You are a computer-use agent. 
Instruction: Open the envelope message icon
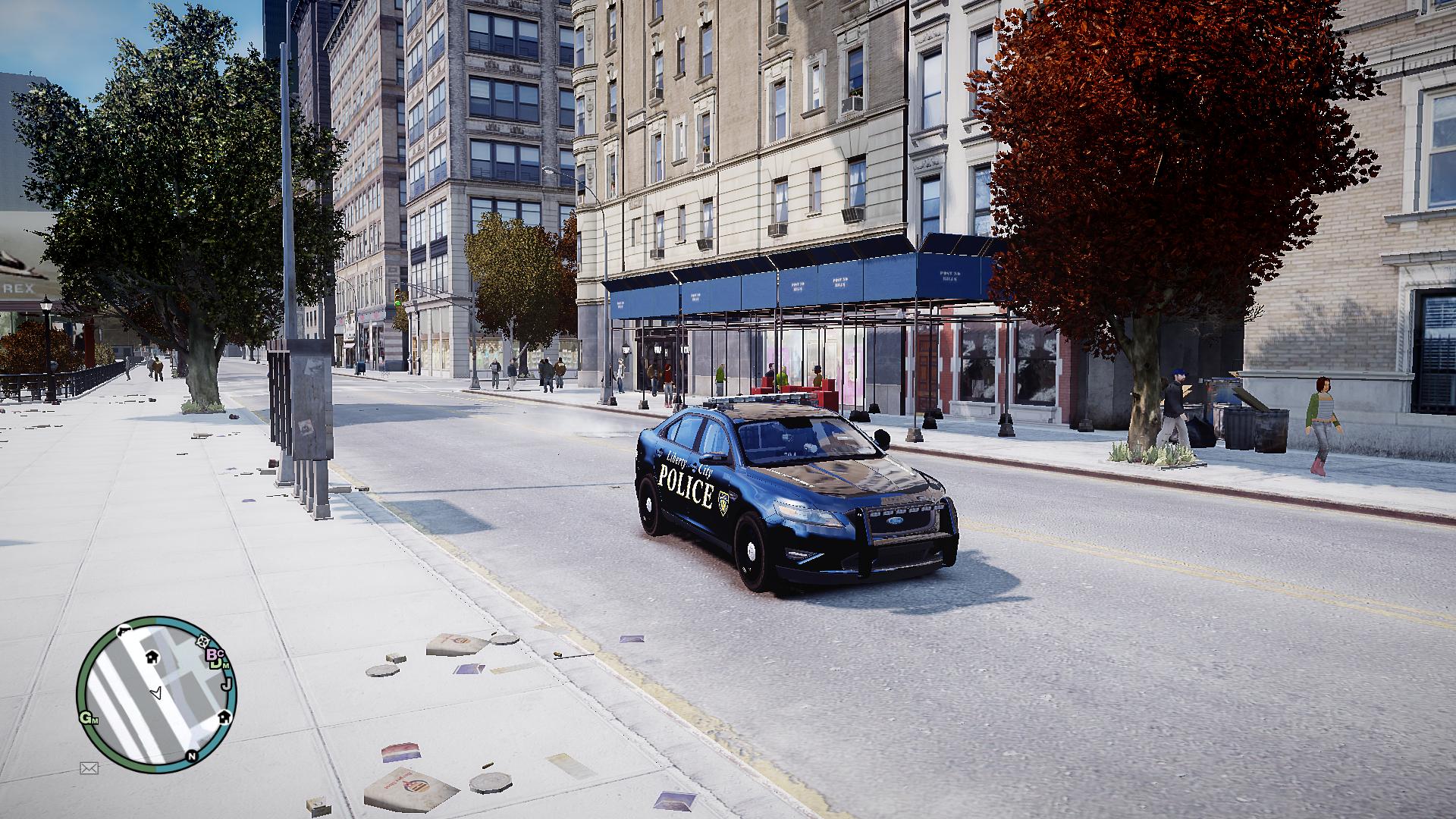[x=89, y=768]
